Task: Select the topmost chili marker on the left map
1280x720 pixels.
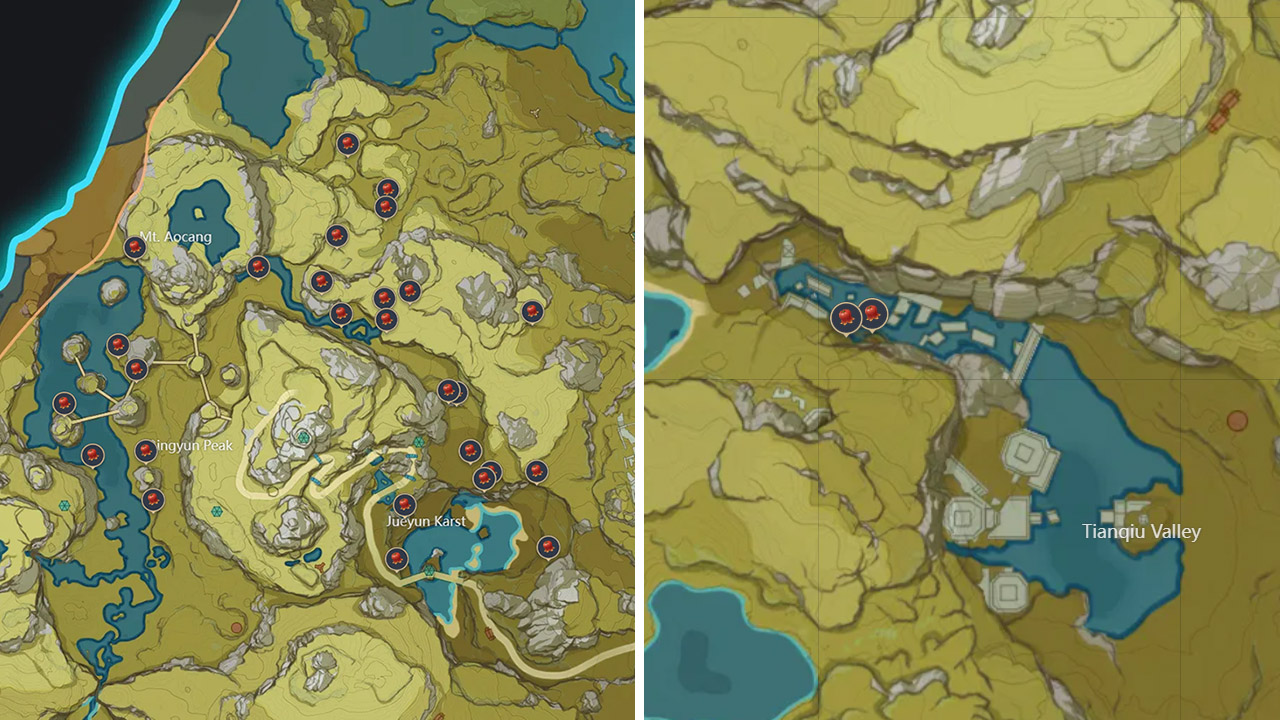Action: (x=346, y=143)
